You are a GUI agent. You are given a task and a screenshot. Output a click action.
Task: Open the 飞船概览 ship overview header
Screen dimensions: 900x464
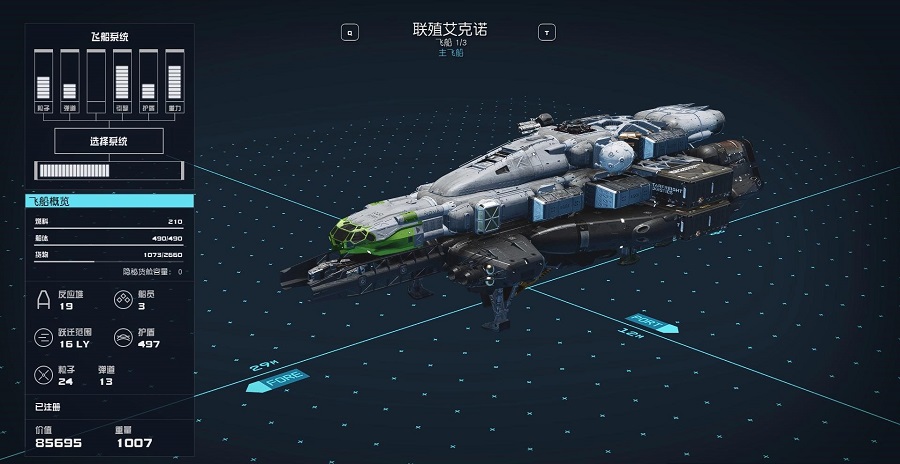pyautogui.click(x=108, y=202)
